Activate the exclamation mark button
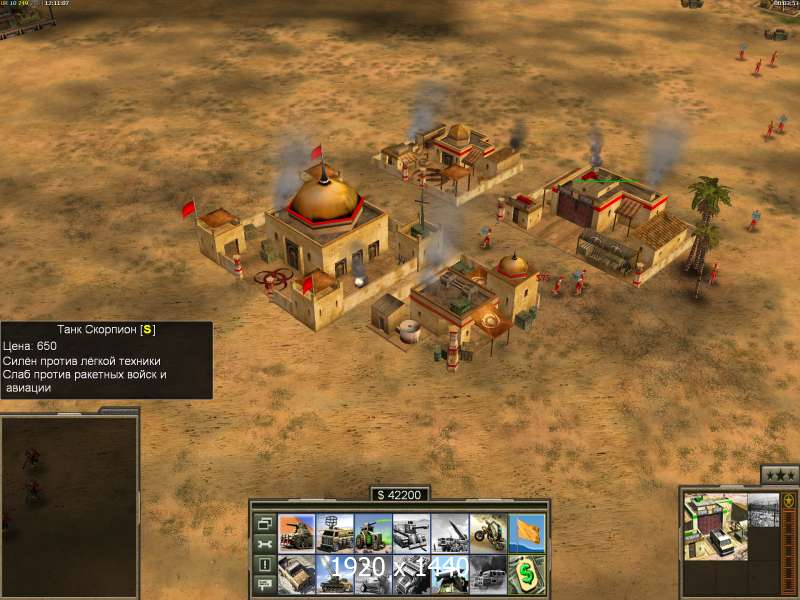The width and height of the screenshot is (800, 600). [x=264, y=564]
